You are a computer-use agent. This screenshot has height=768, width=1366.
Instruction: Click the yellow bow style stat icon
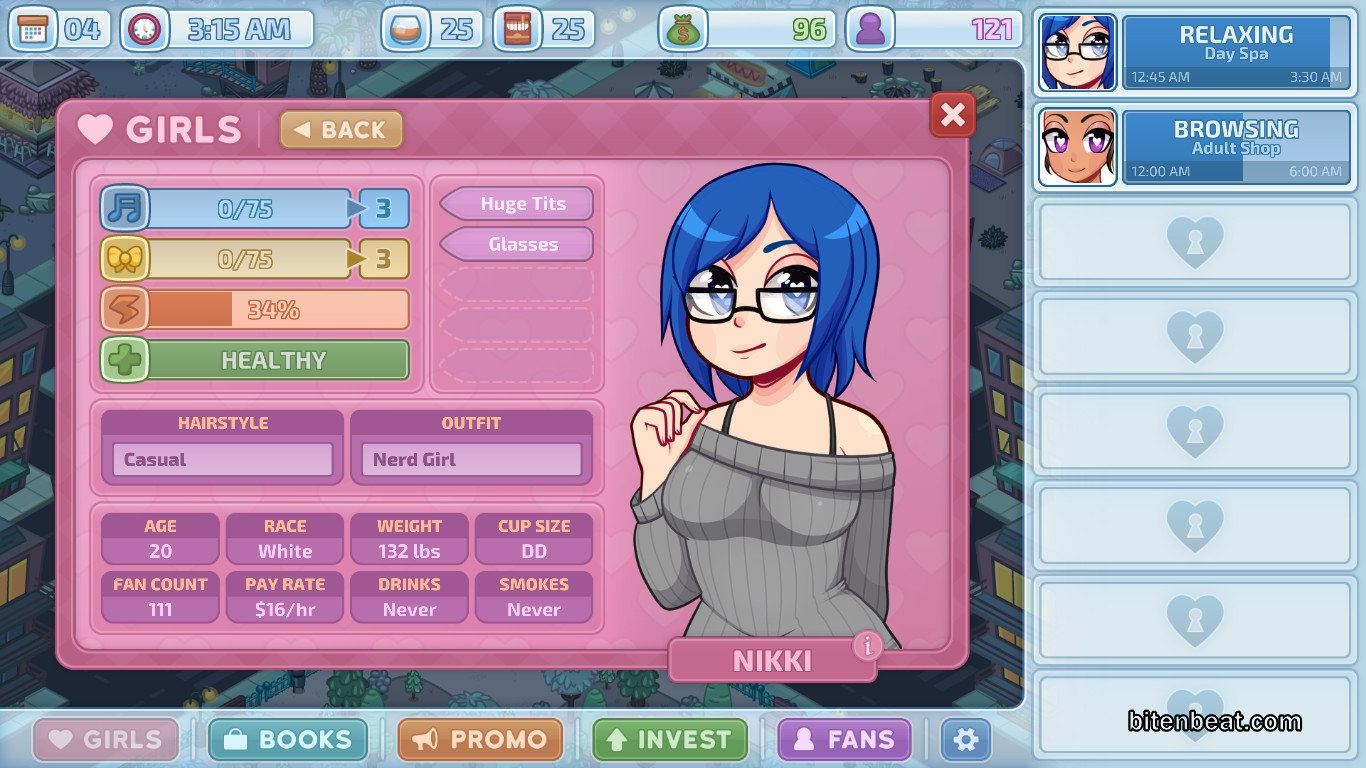coord(125,260)
